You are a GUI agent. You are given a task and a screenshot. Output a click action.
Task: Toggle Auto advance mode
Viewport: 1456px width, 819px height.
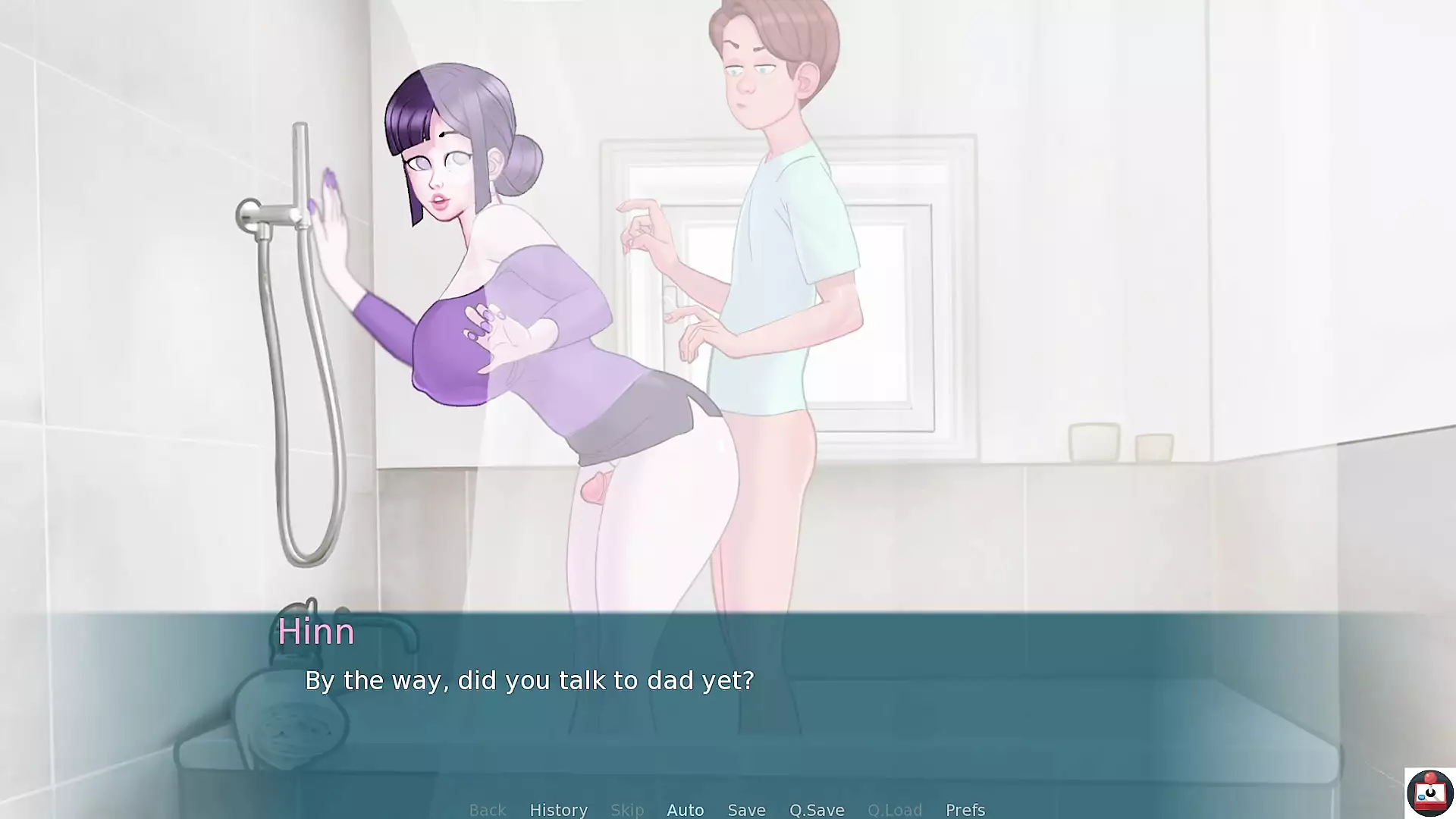pyautogui.click(x=686, y=809)
